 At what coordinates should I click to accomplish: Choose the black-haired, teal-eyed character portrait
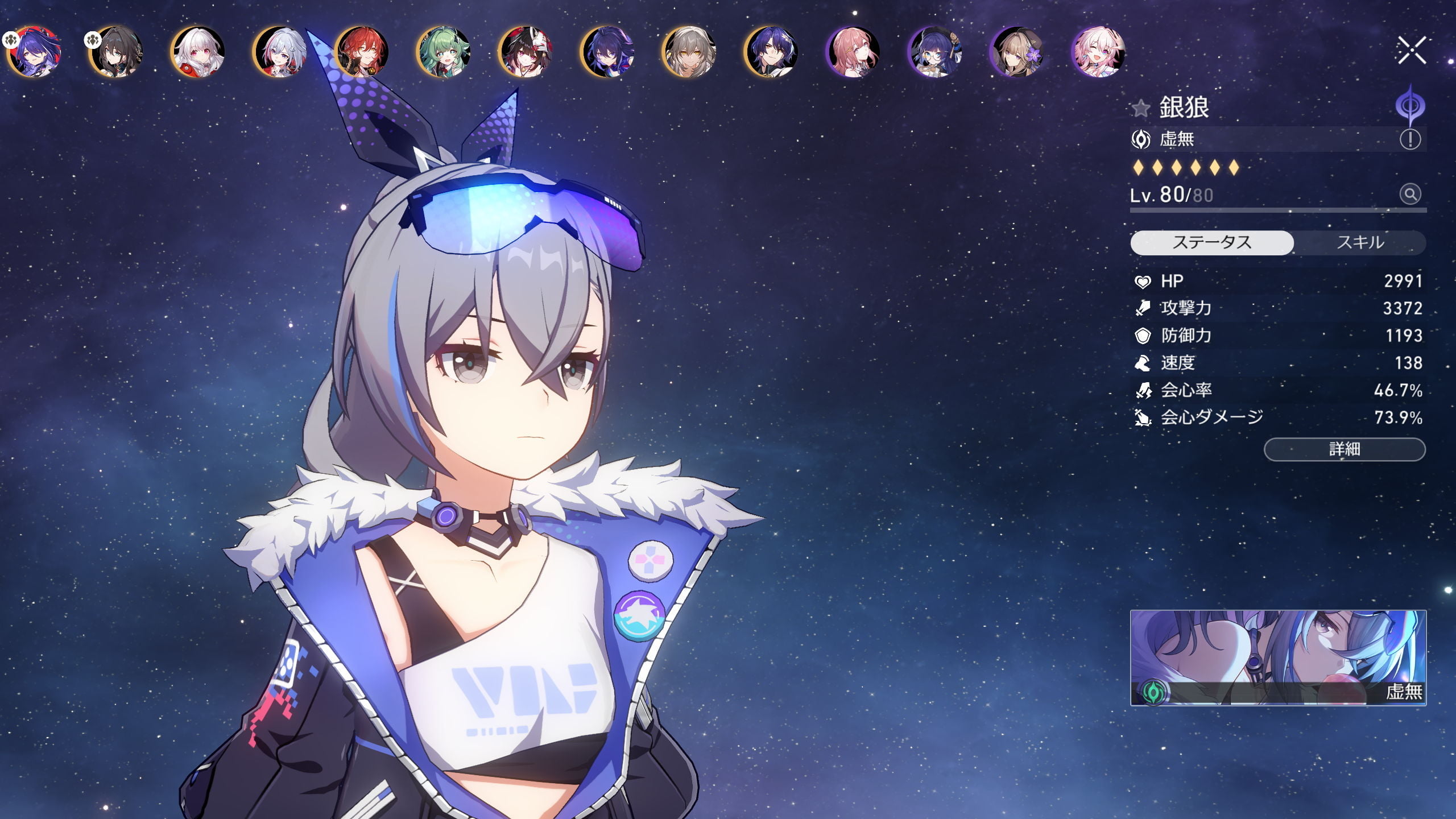click(x=117, y=52)
